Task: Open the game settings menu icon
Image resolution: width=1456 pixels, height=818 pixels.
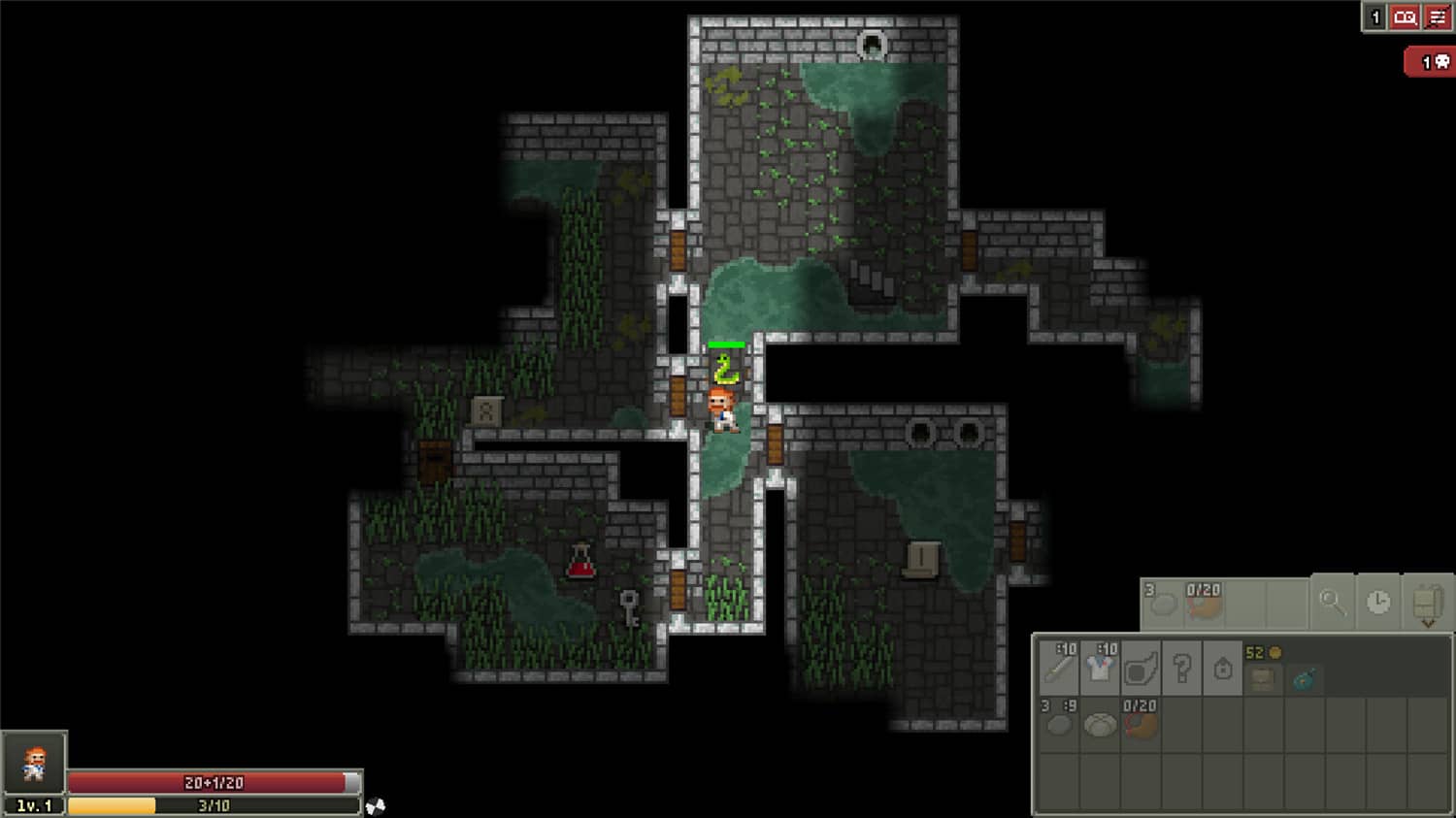Action: coord(1437,16)
